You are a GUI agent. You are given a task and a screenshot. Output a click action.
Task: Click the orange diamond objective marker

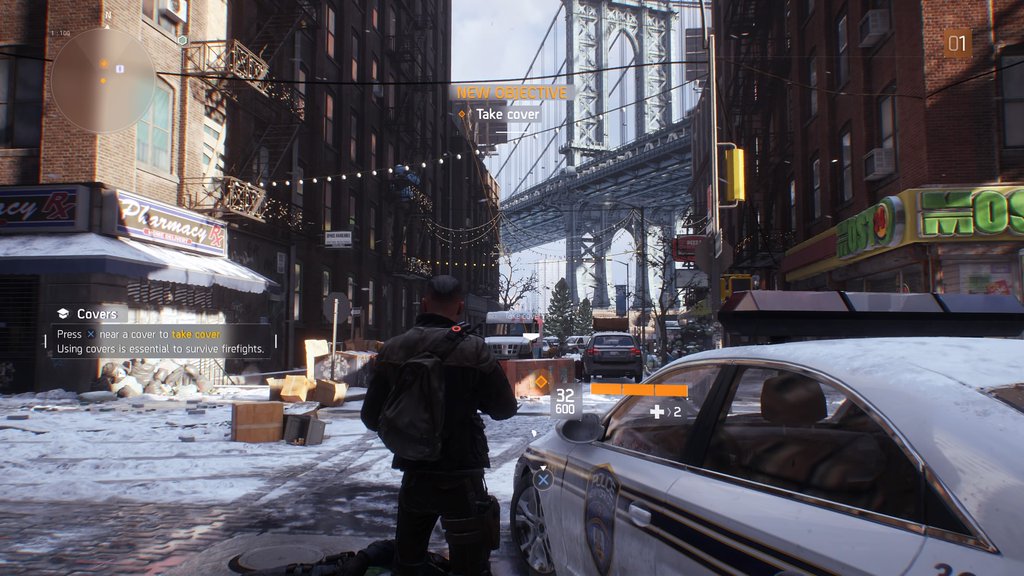coord(541,381)
